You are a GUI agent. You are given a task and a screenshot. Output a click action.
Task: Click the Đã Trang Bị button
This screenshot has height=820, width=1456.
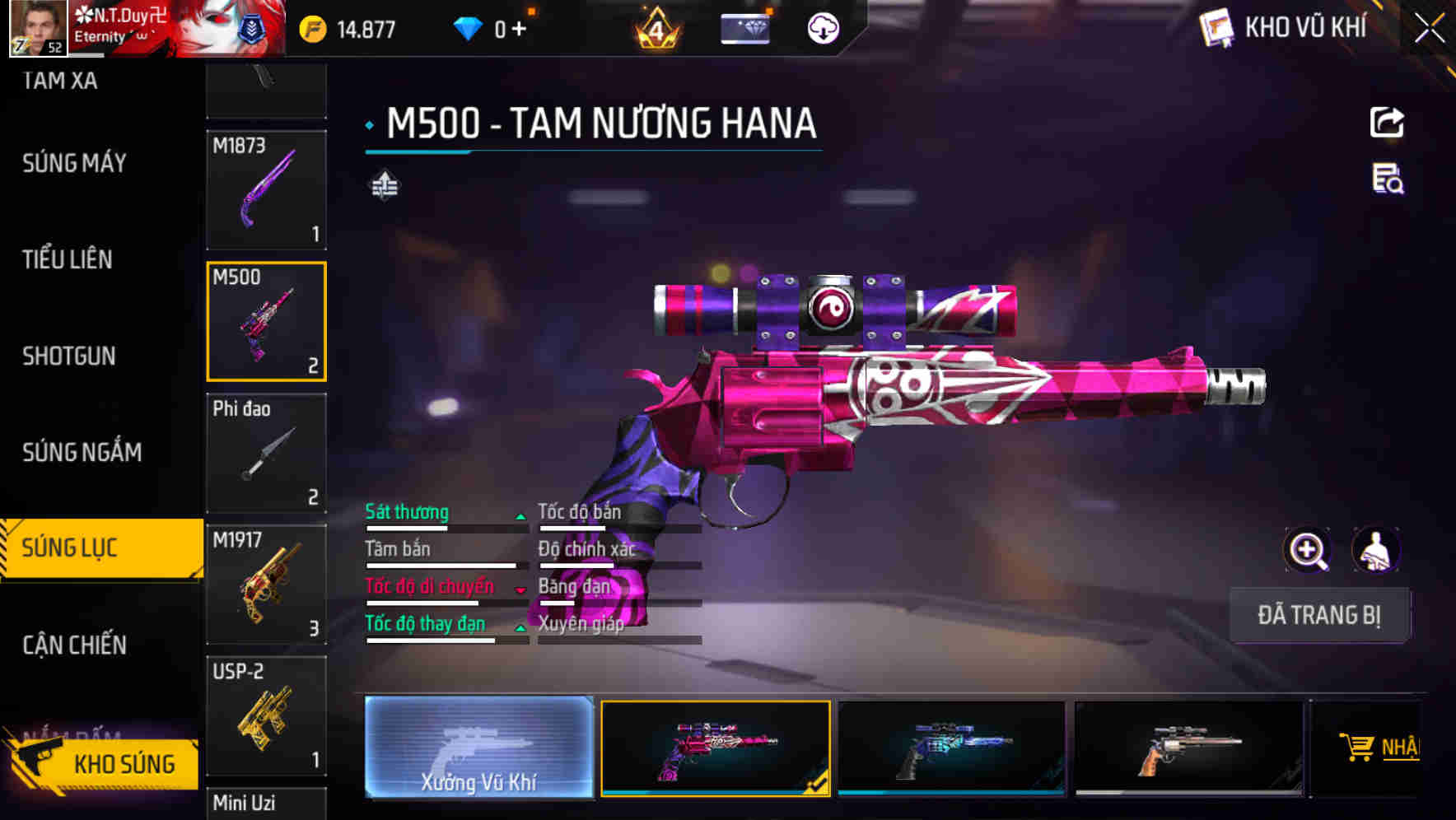pyautogui.click(x=1319, y=615)
